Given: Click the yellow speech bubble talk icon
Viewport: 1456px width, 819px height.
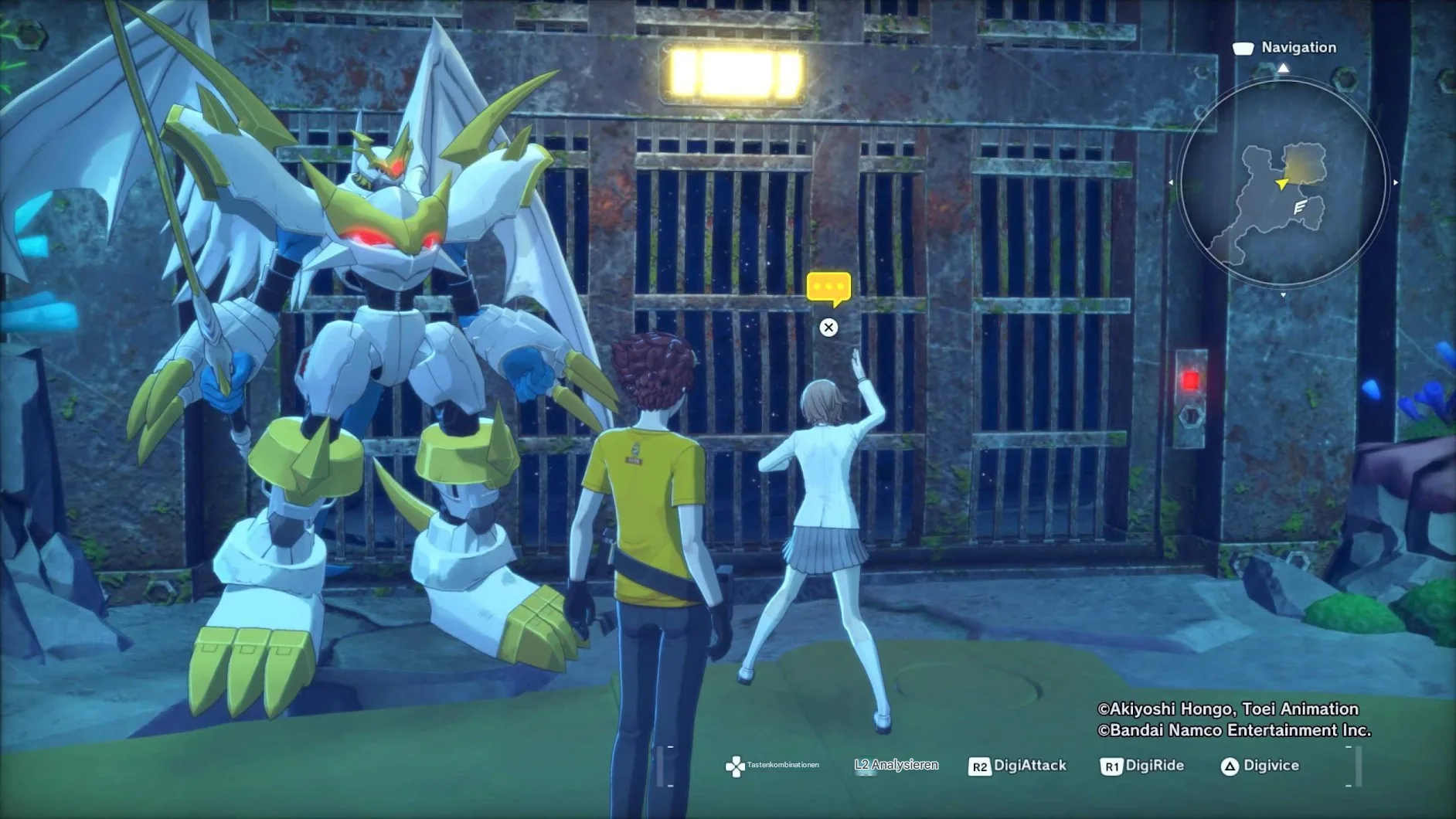Looking at the screenshot, I should (828, 288).
